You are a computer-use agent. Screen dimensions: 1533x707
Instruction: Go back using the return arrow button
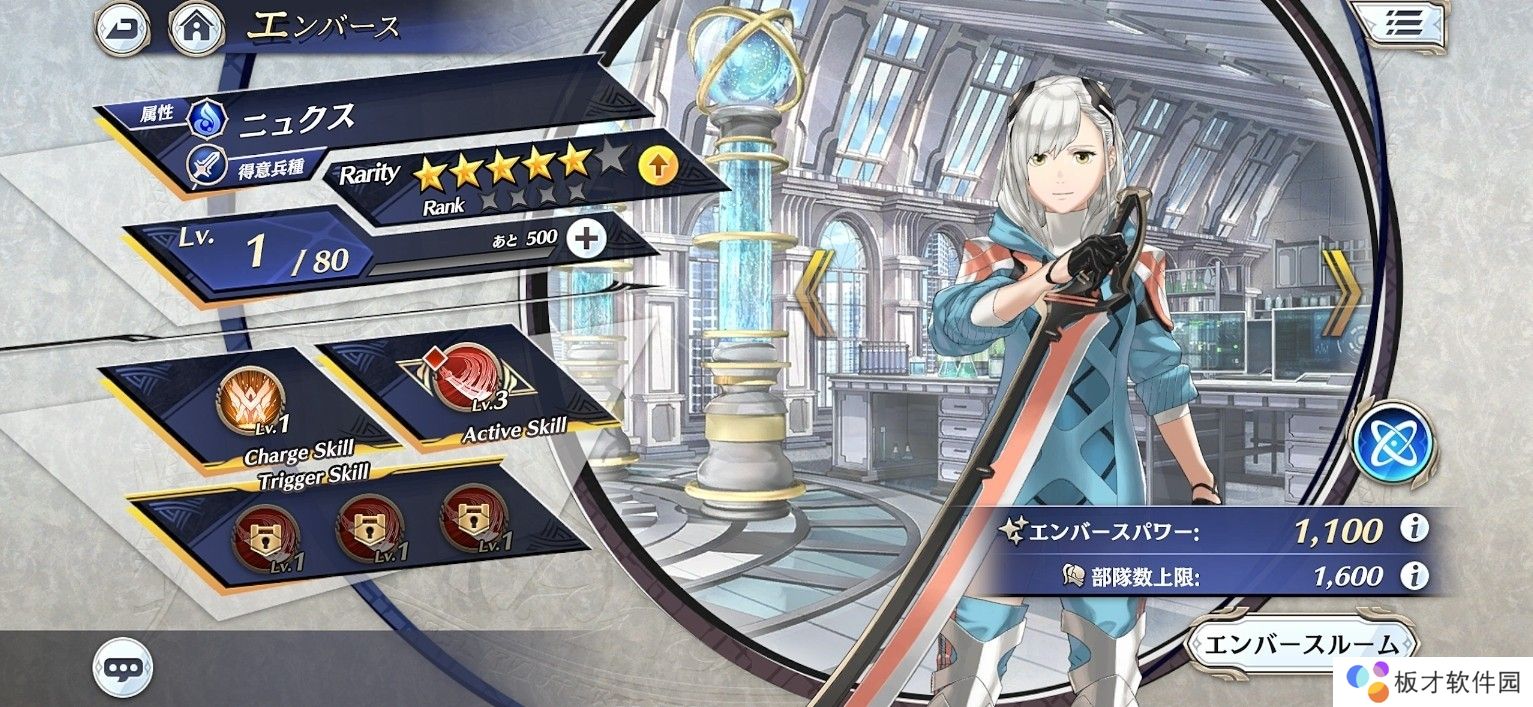tap(121, 29)
